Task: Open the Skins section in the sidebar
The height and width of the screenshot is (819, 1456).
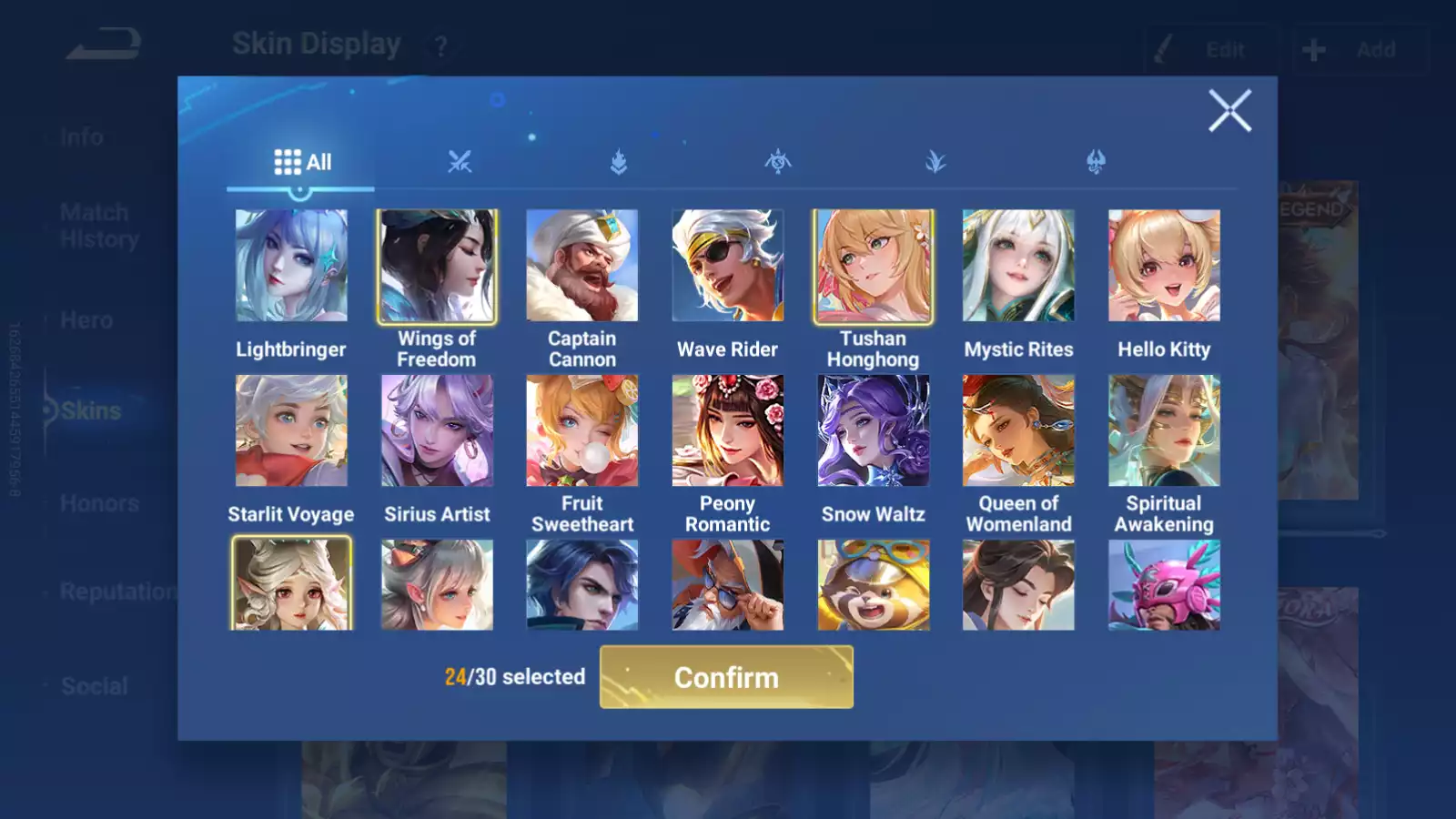Action: 89,410
